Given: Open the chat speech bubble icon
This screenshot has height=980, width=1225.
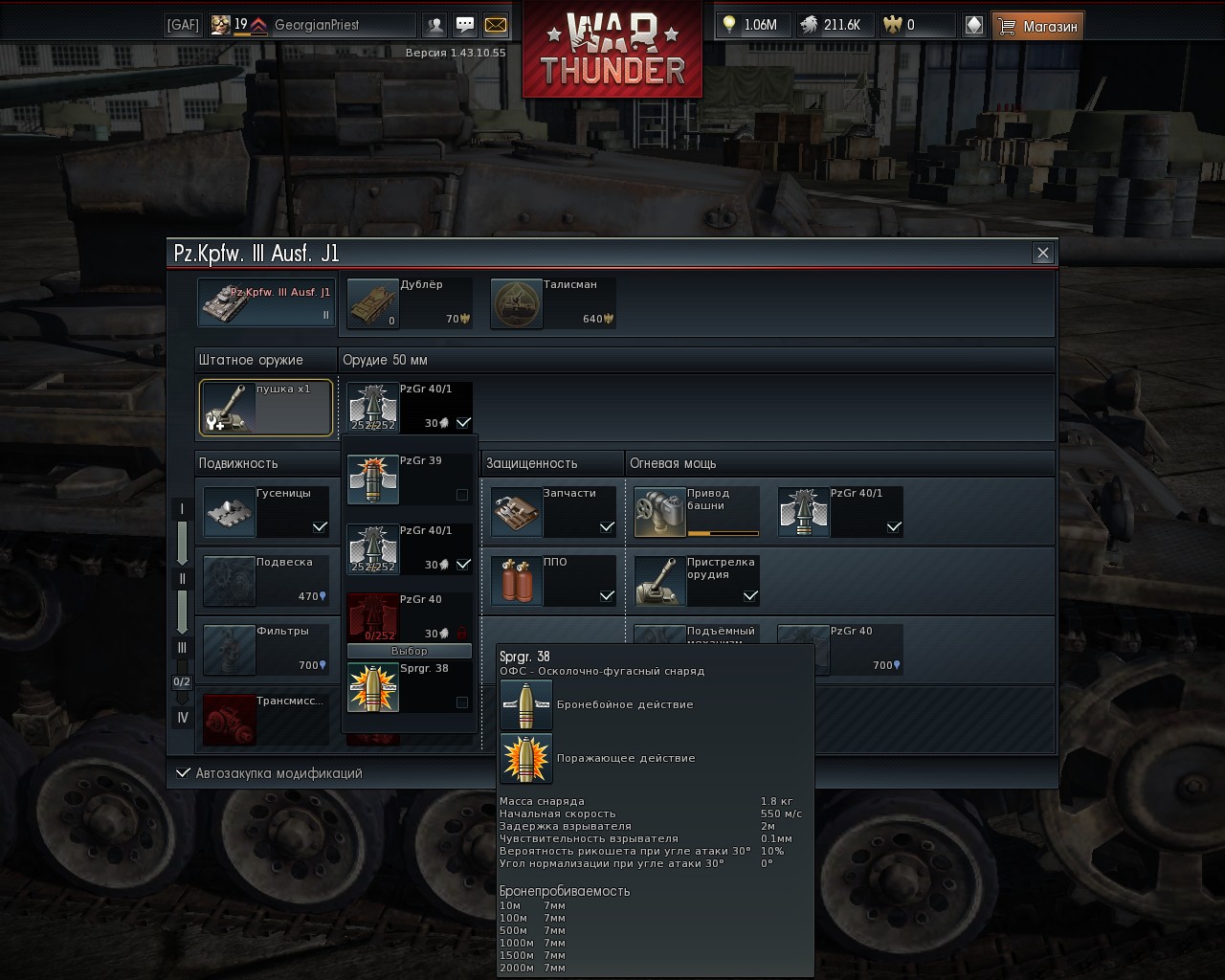Looking at the screenshot, I should (x=465, y=25).
